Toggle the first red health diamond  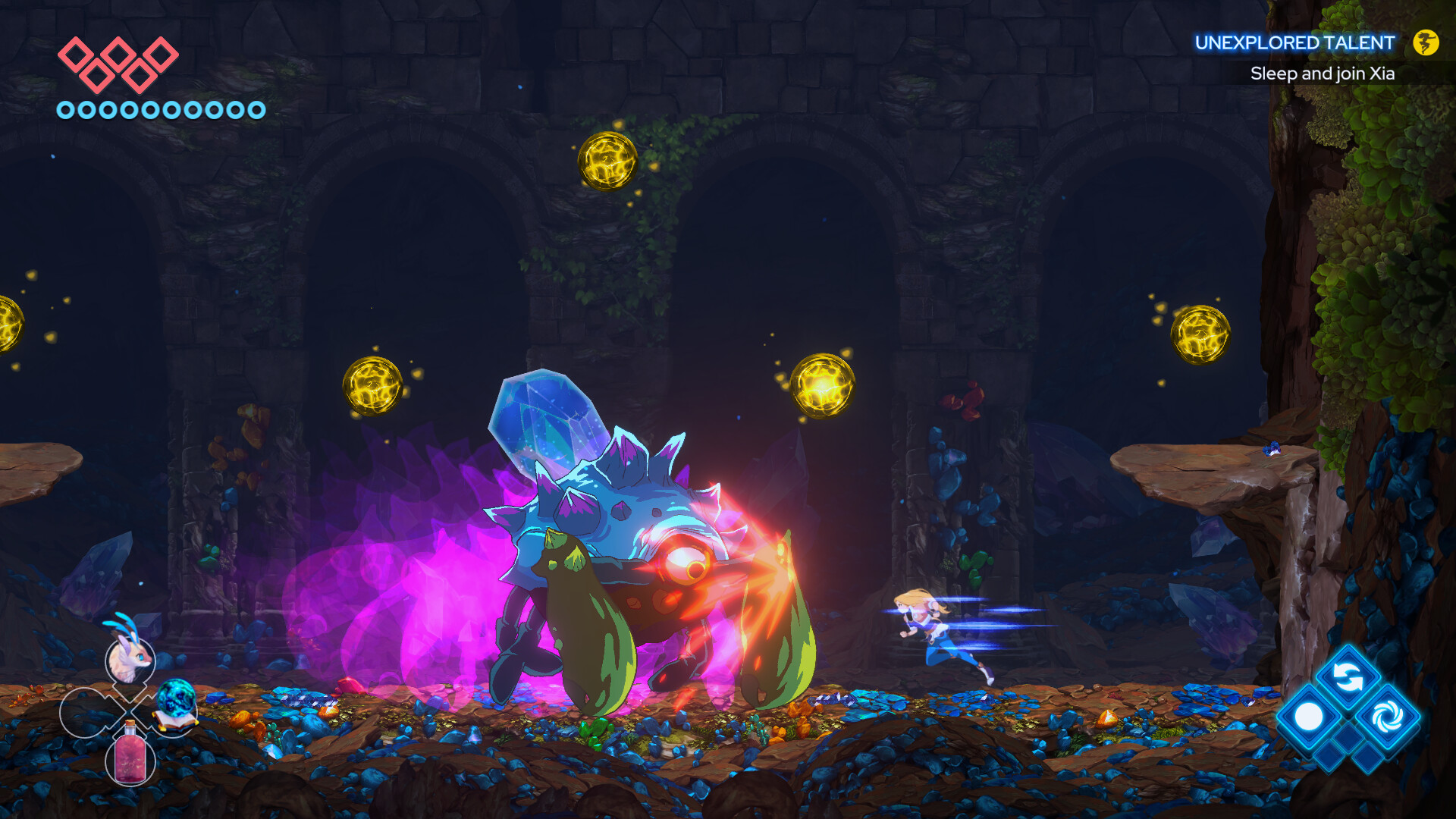click(76, 53)
